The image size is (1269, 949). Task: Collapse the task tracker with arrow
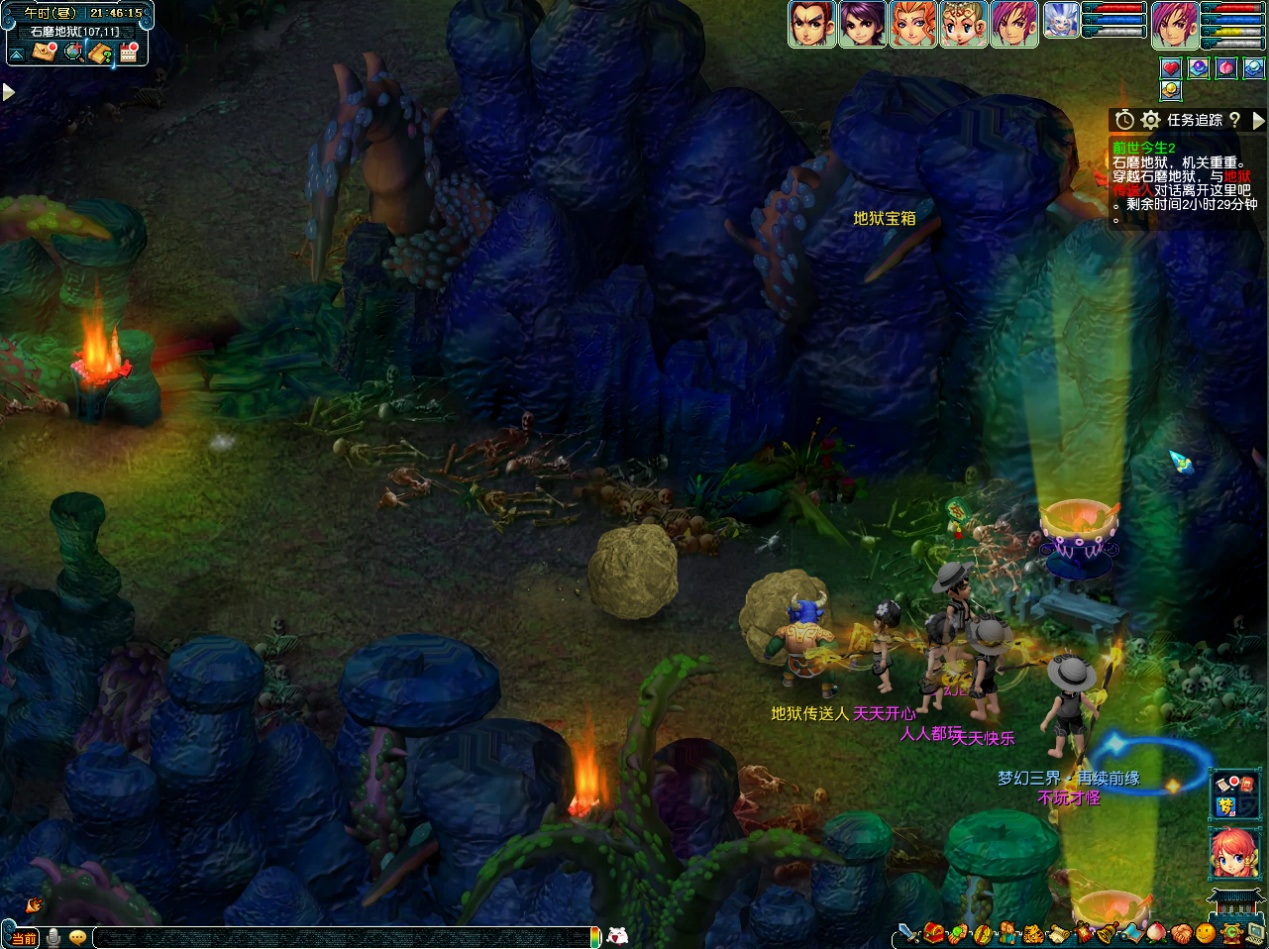pos(1258,120)
